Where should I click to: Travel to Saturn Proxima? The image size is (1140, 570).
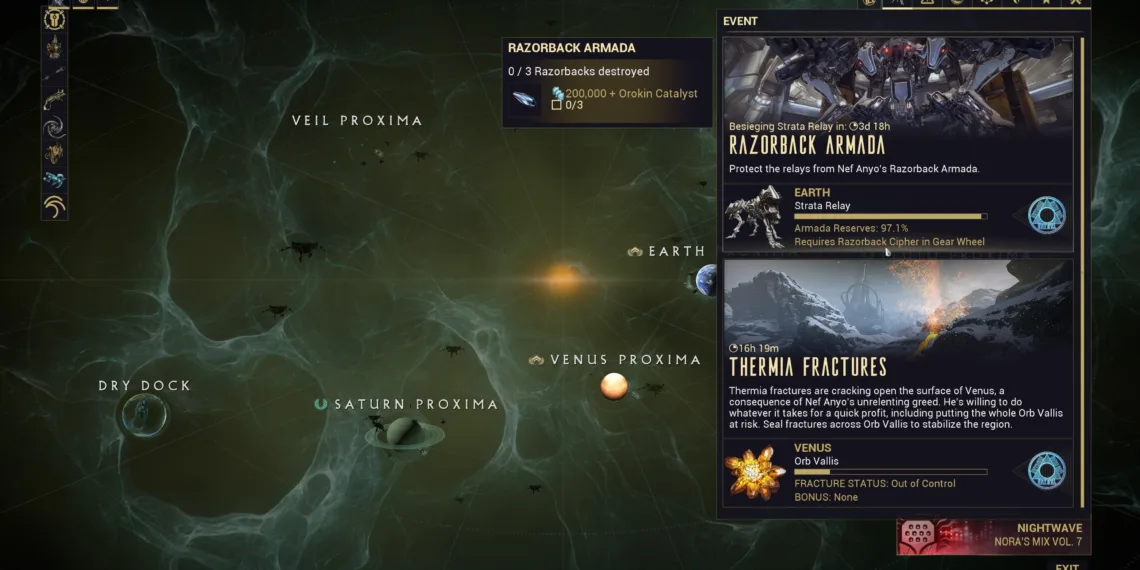point(404,431)
